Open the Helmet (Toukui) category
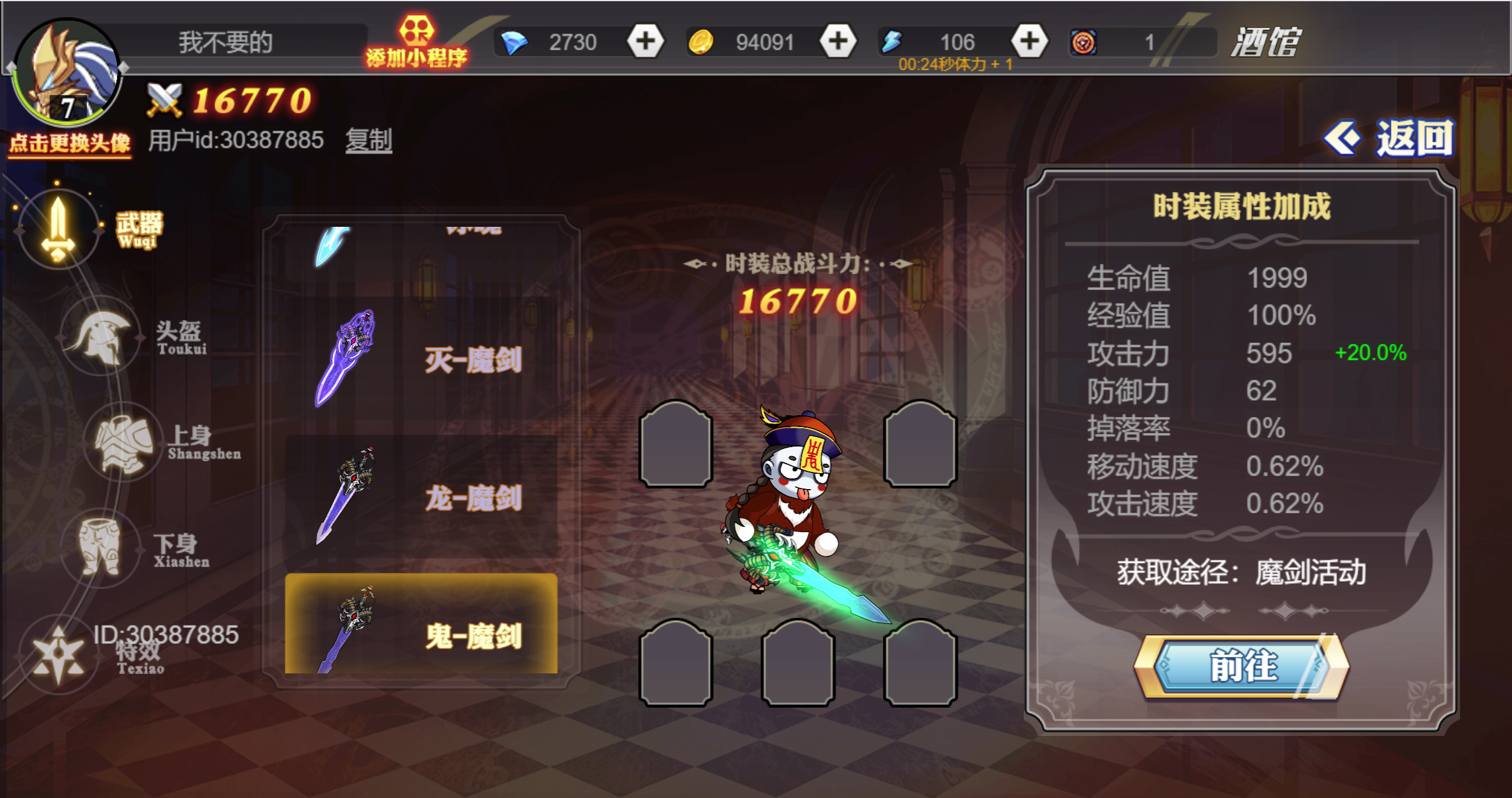This screenshot has width=1512, height=798. 101,337
